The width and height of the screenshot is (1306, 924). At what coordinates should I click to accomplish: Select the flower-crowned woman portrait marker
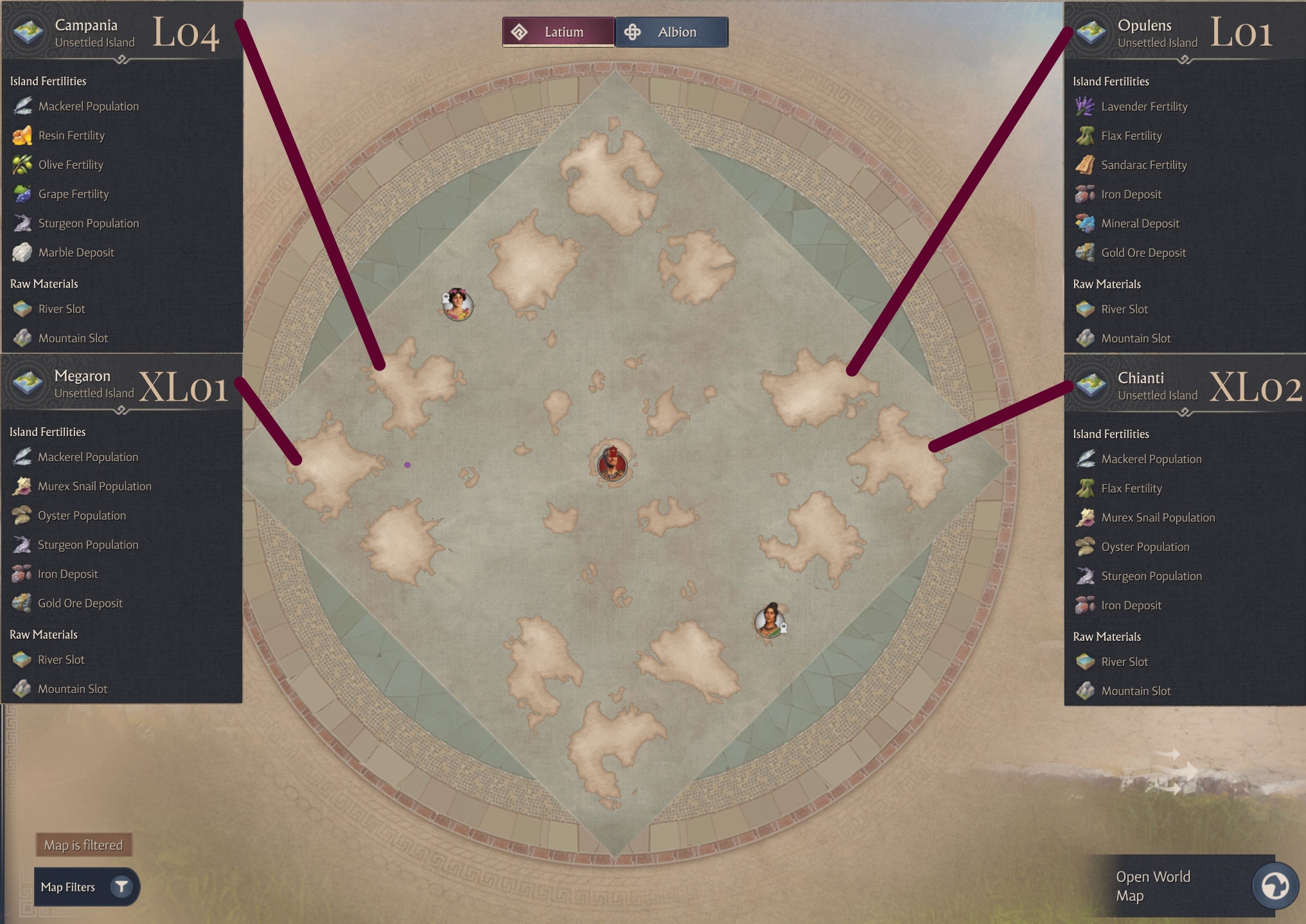[x=457, y=304]
